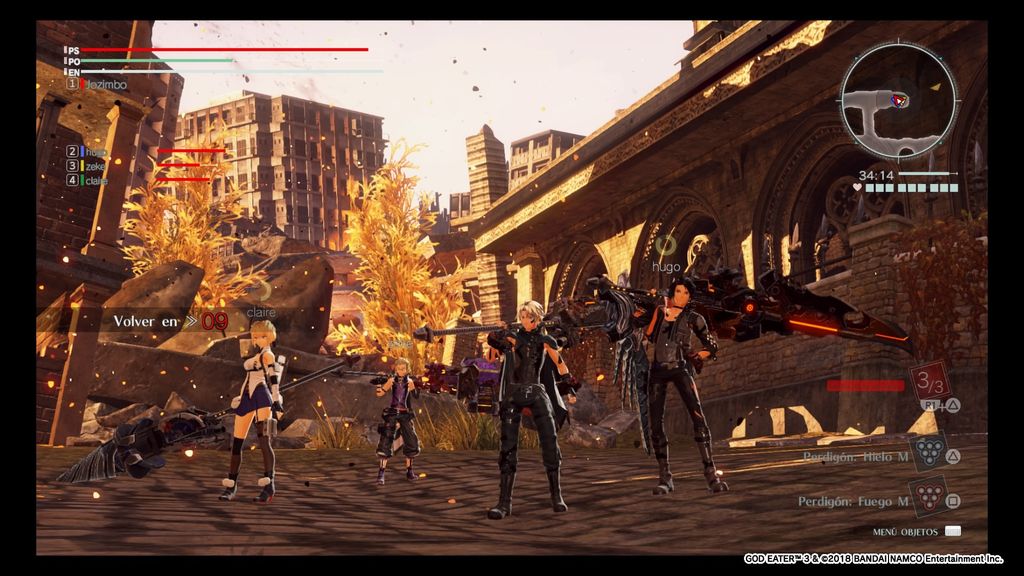Select the Perdigón: Fuego M bullet icon
1024x576 pixels.
pyautogui.click(x=928, y=497)
